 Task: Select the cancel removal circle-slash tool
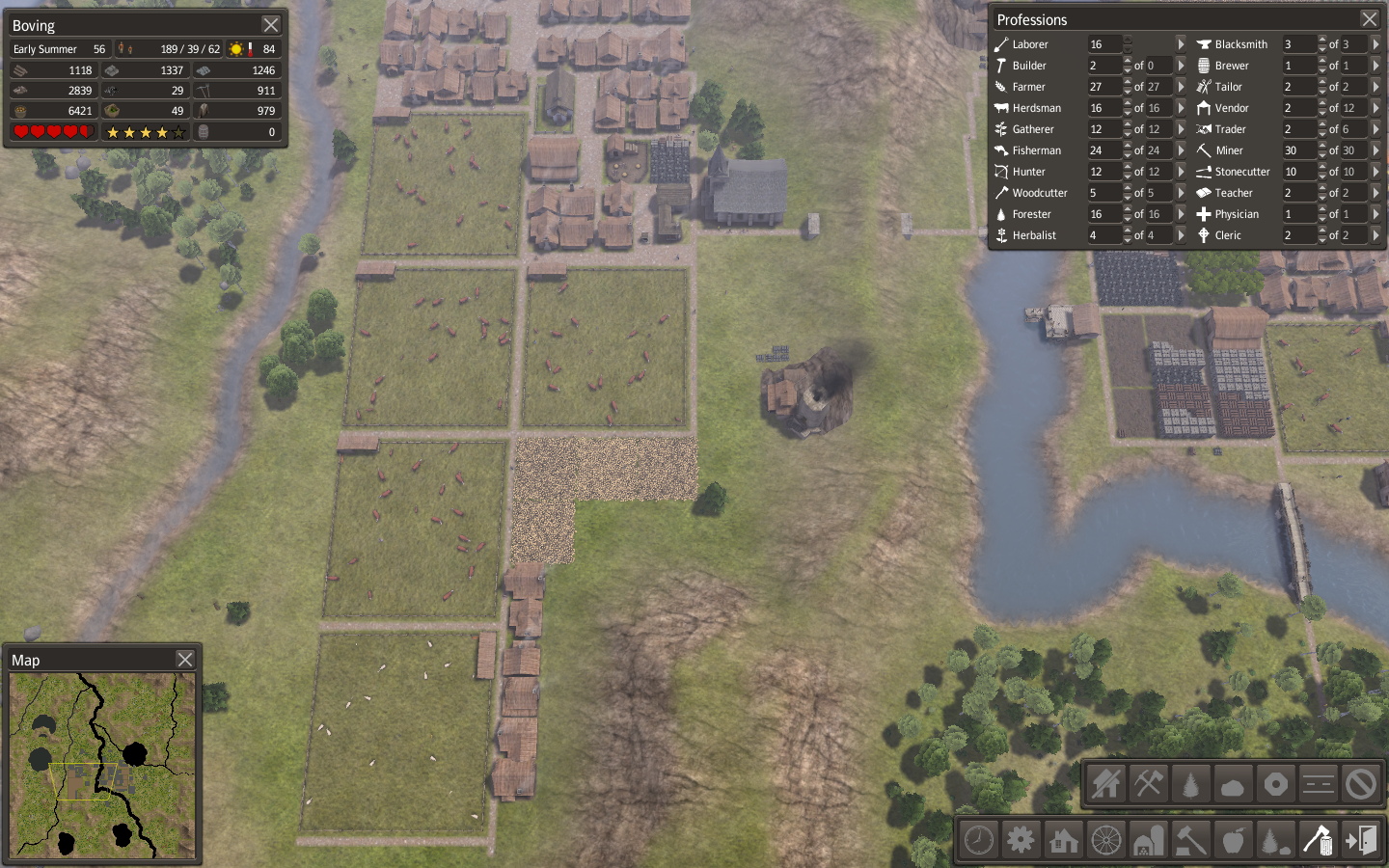[1361, 784]
